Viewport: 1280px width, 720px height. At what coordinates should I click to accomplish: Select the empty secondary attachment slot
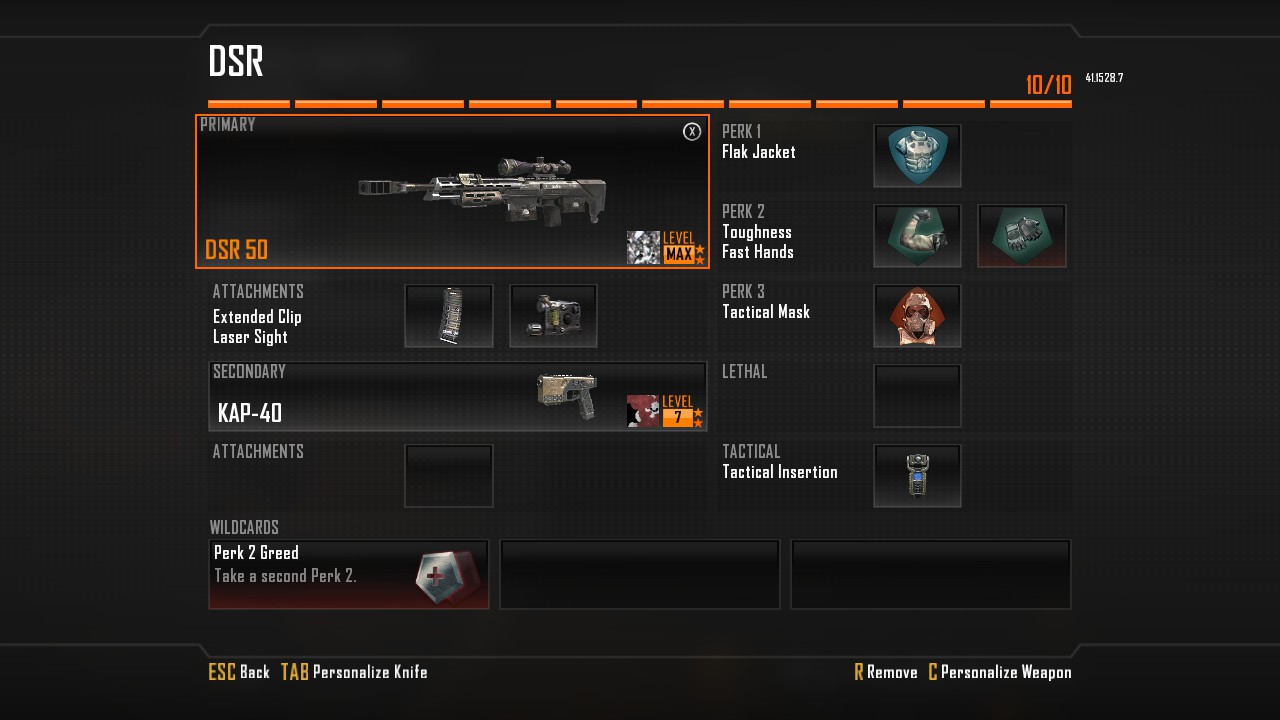[x=449, y=476]
